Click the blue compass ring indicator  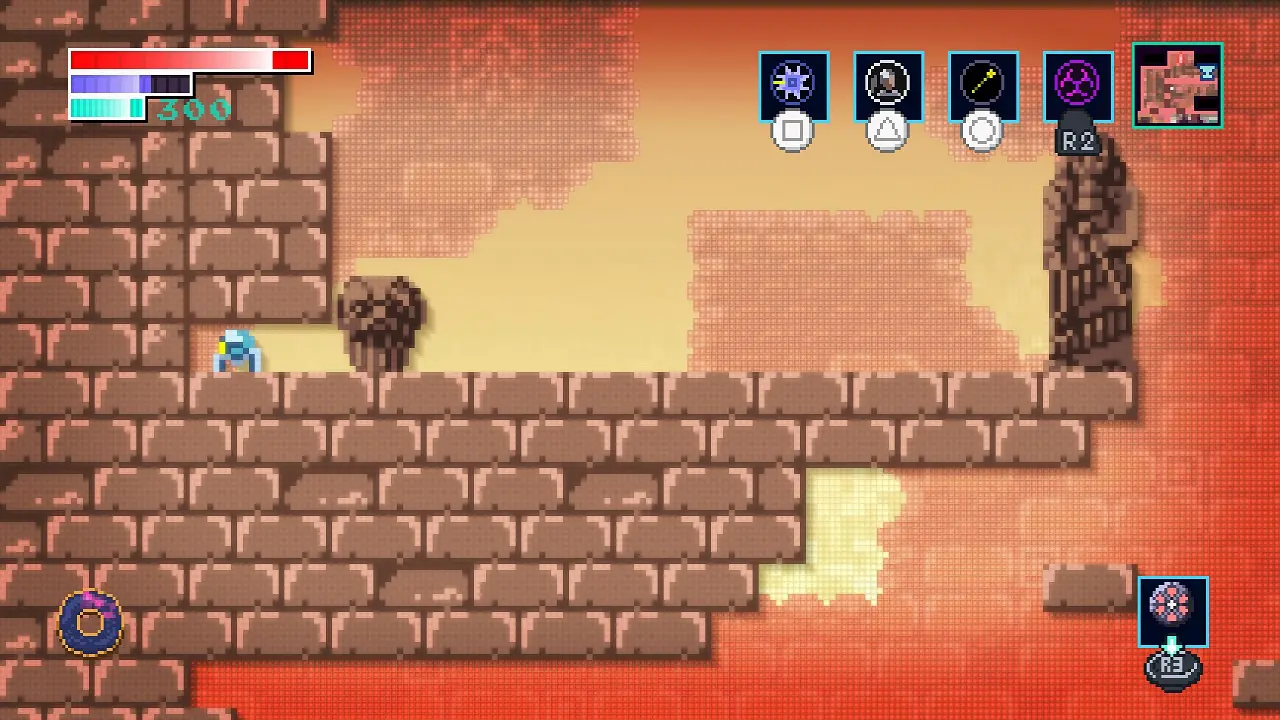[91, 622]
